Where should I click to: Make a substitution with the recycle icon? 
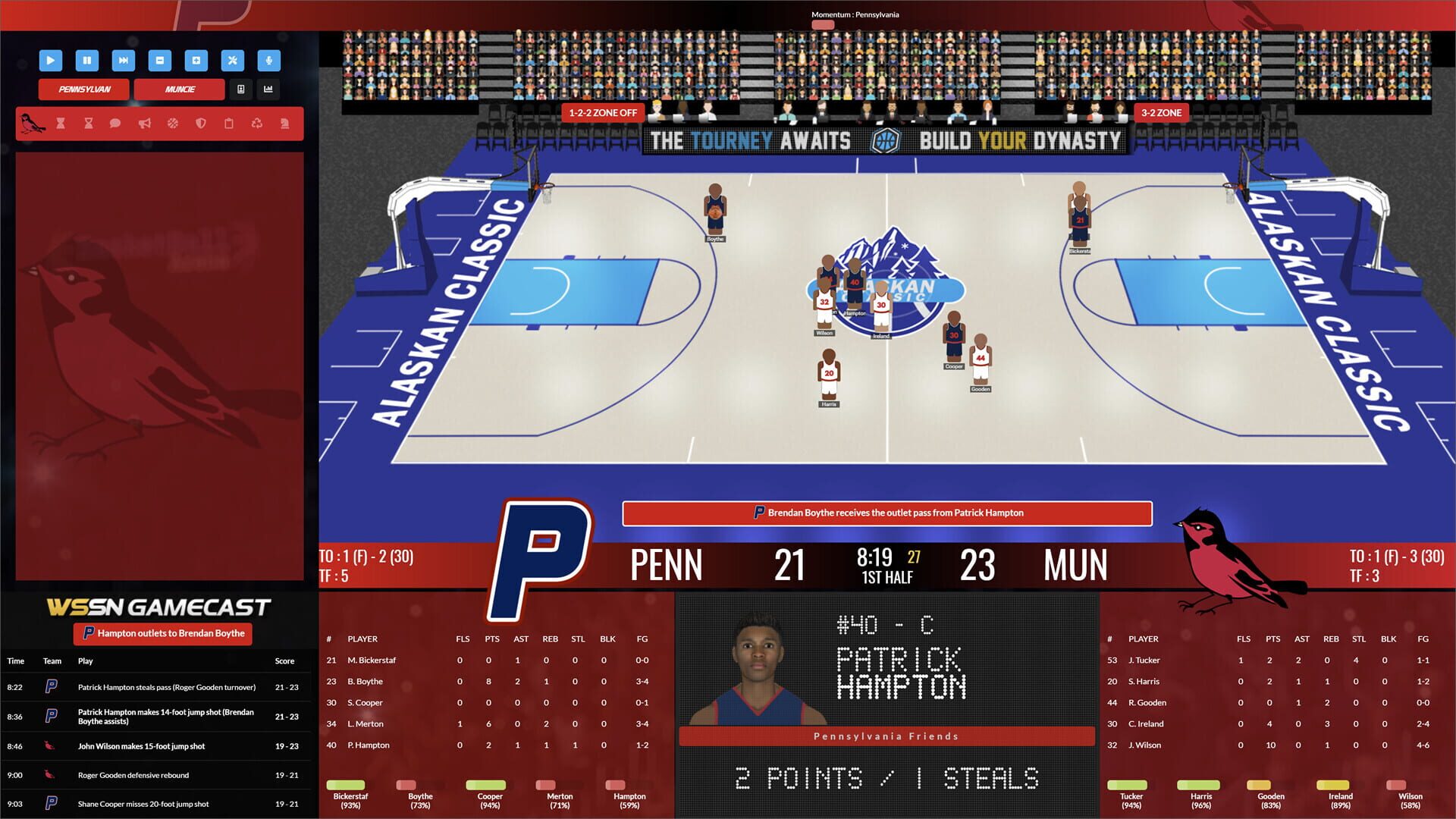(258, 123)
